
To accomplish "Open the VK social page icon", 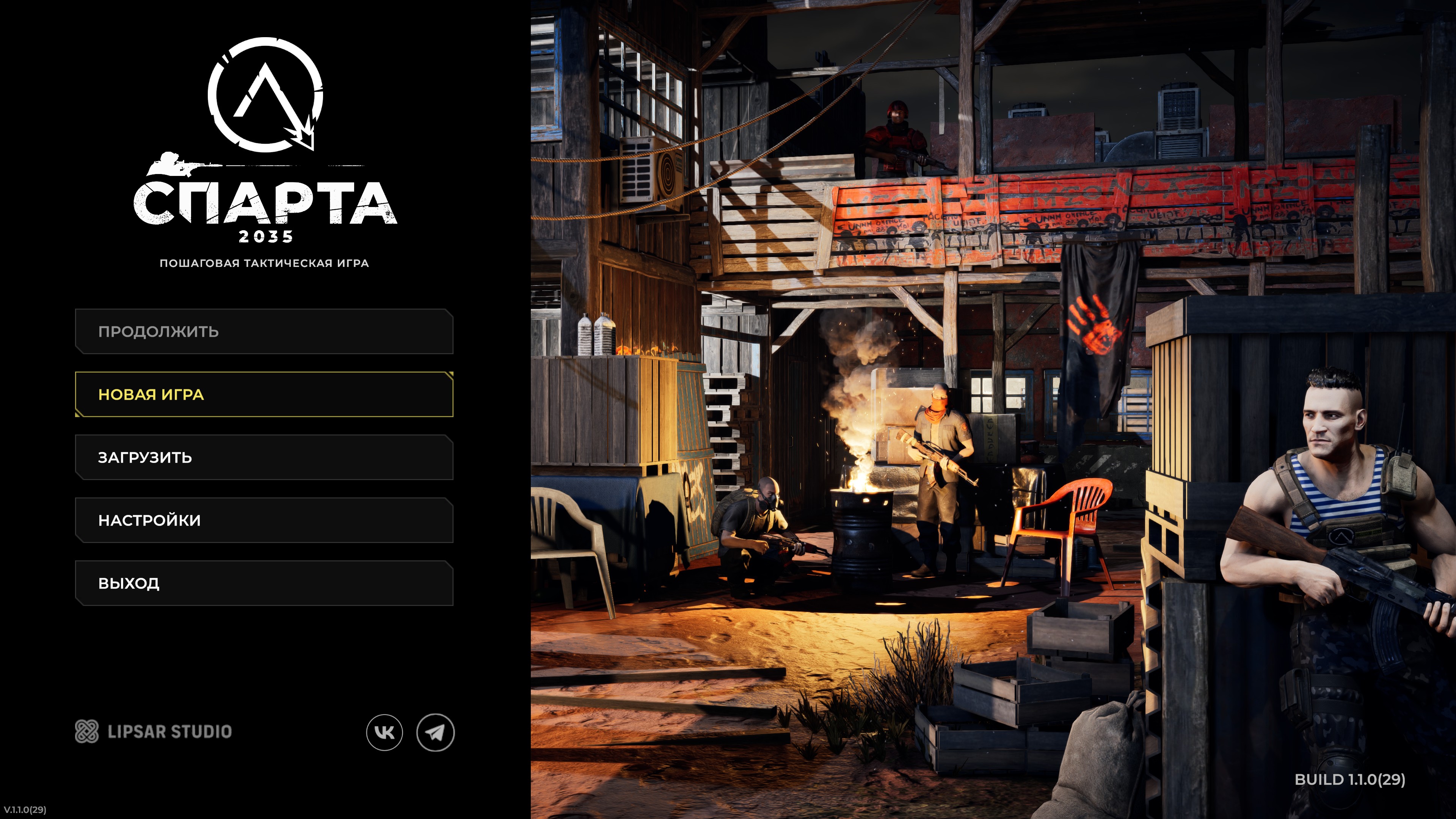I will (384, 733).
